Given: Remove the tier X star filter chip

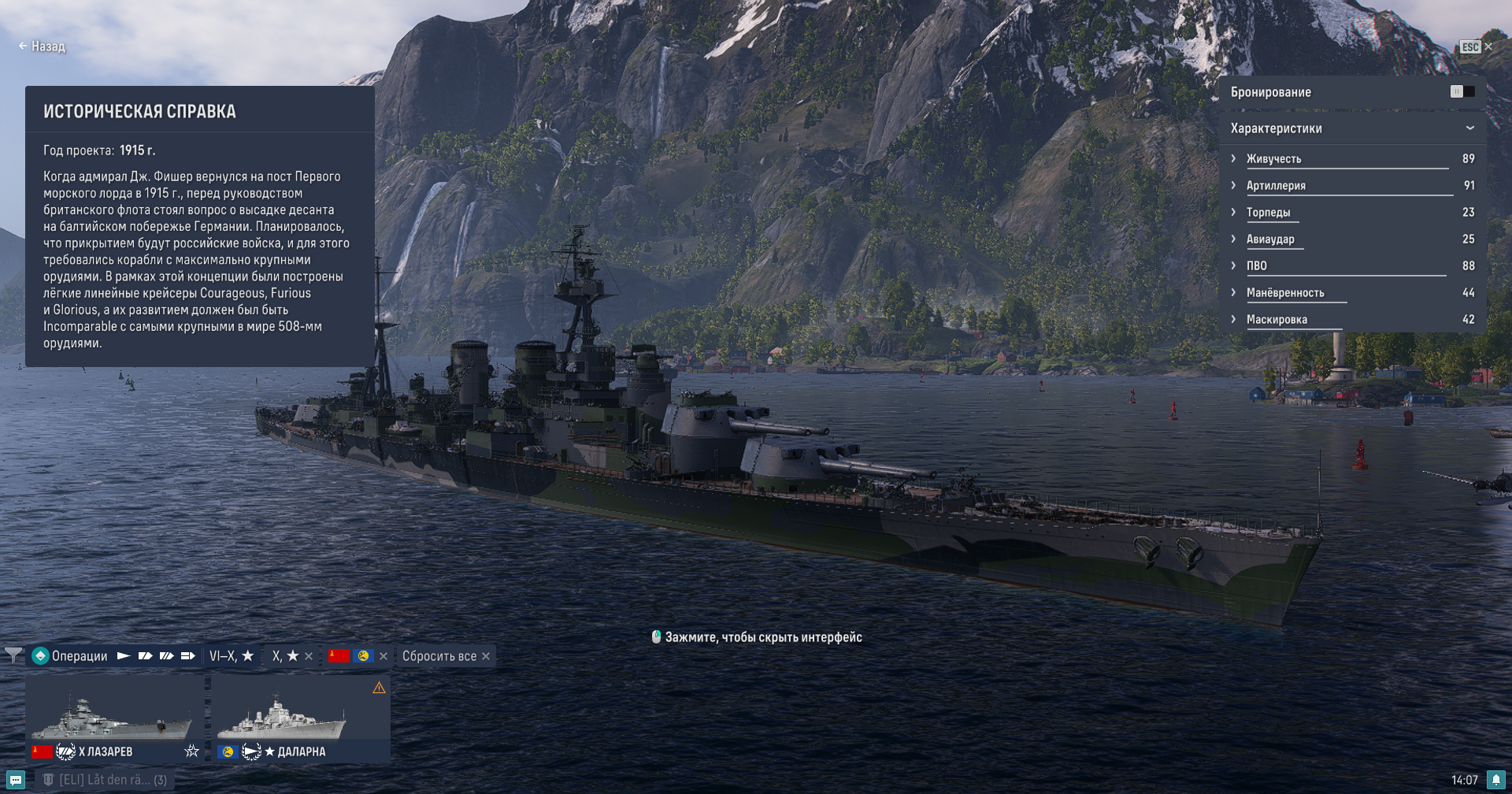Looking at the screenshot, I should 309,656.
